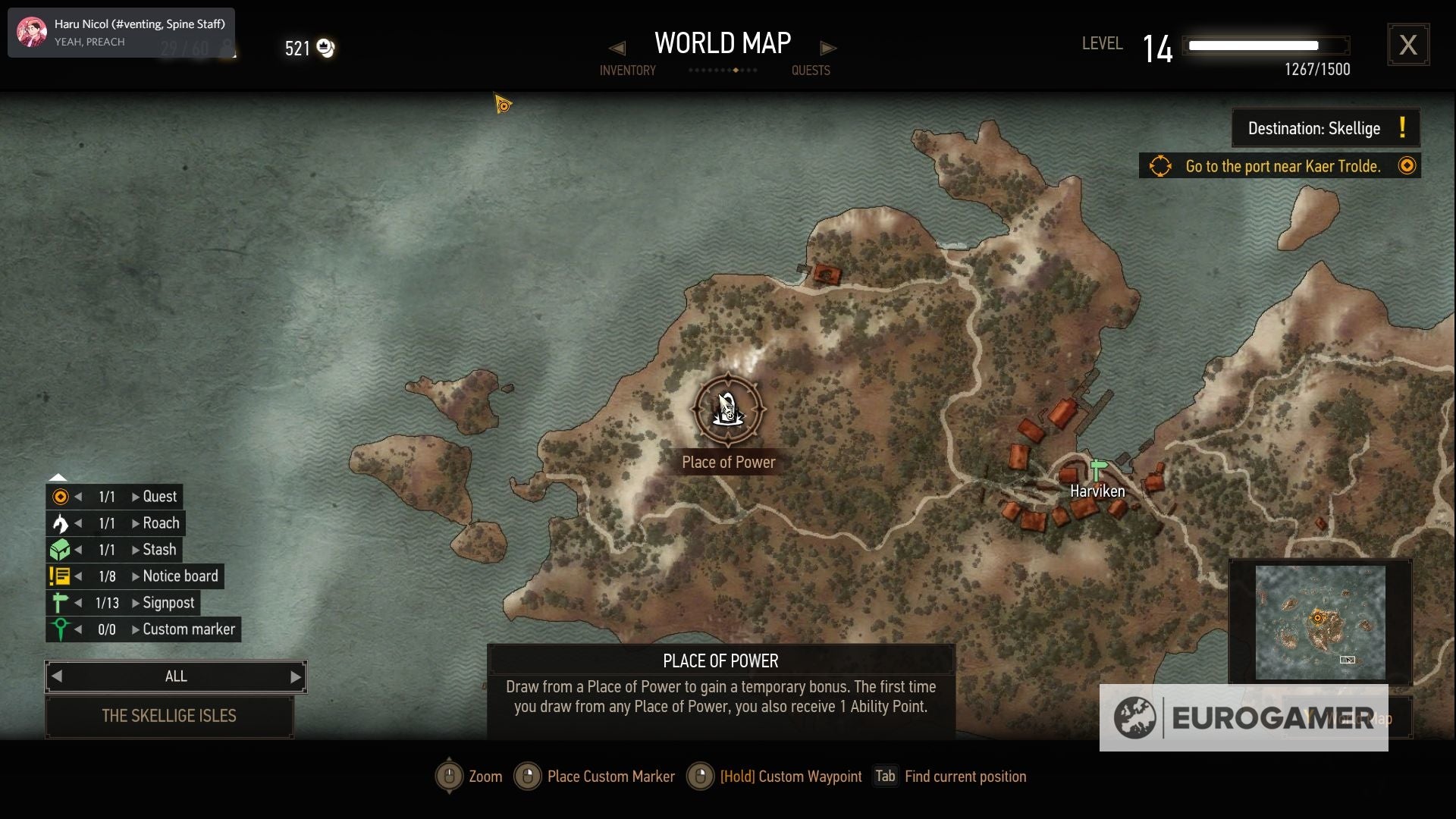
Task: Select THE SKELLIGE ISLES label
Action: [x=169, y=716]
